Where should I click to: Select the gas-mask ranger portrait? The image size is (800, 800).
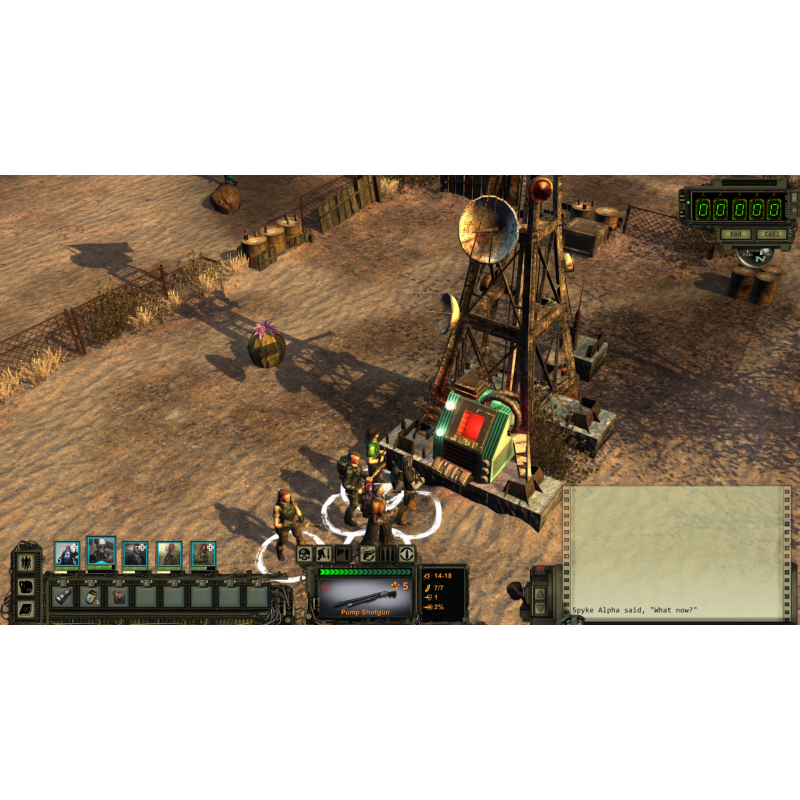click(101, 552)
